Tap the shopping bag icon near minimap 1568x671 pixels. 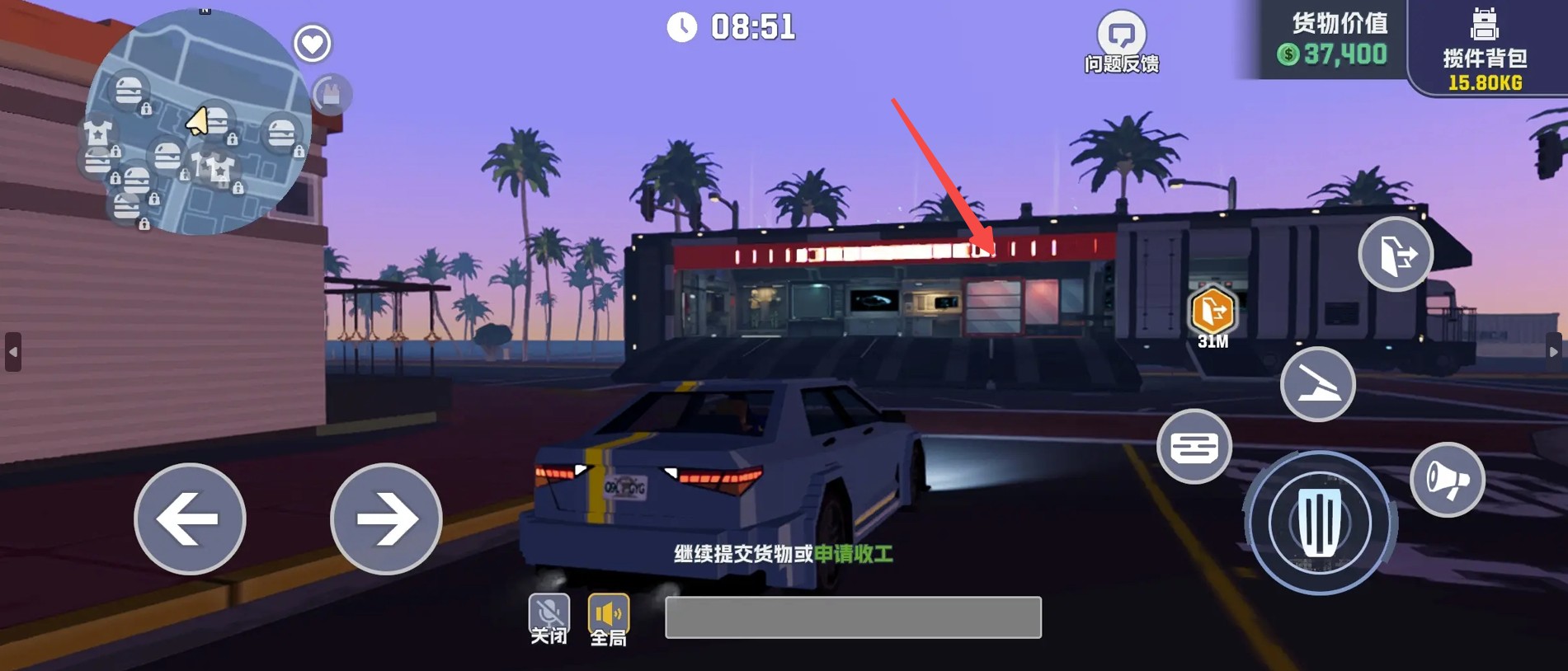point(332,95)
